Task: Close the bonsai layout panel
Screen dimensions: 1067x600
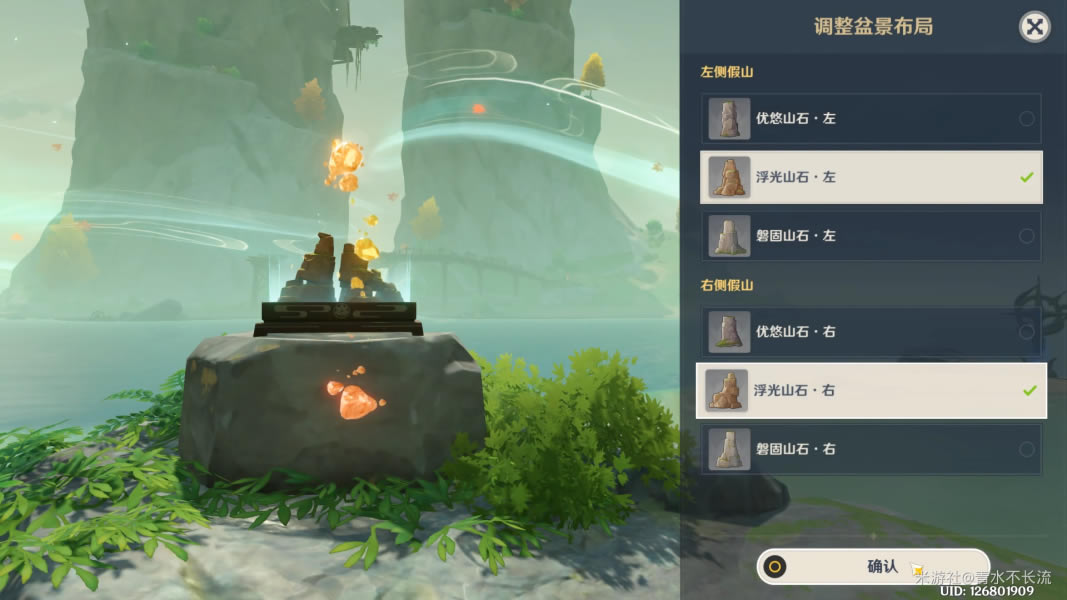Action: point(1034,27)
